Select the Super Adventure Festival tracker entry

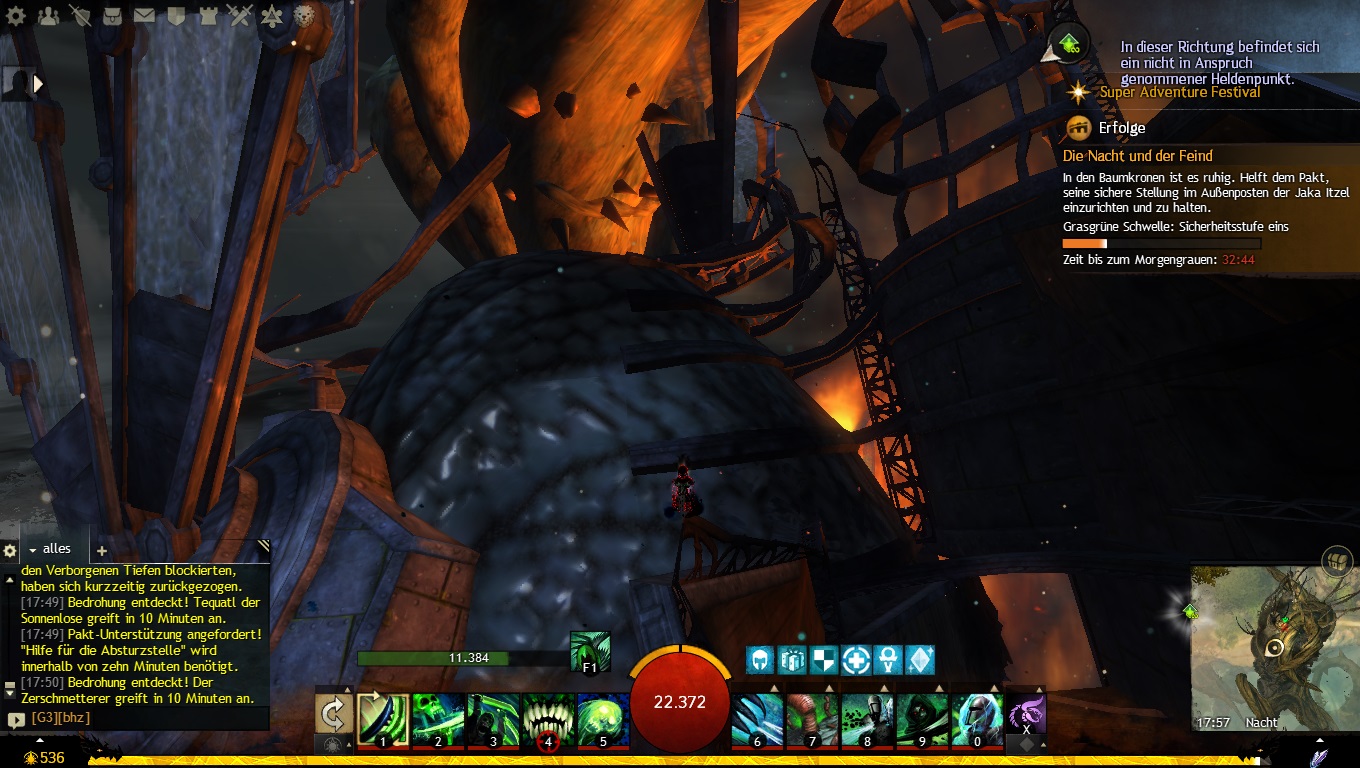coord(1180,92)
